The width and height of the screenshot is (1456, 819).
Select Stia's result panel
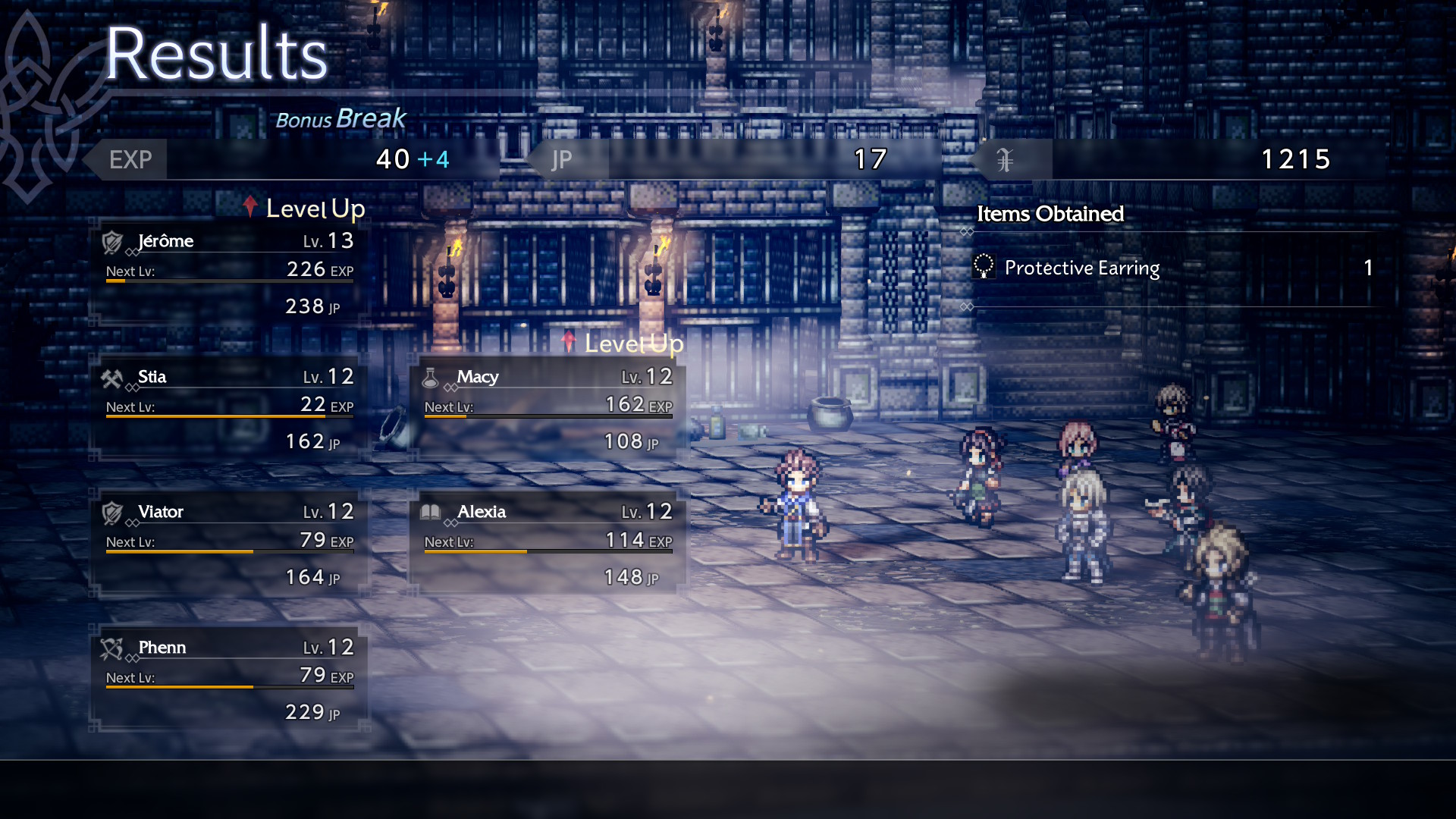pyautogui.click(x=229, y=409)
